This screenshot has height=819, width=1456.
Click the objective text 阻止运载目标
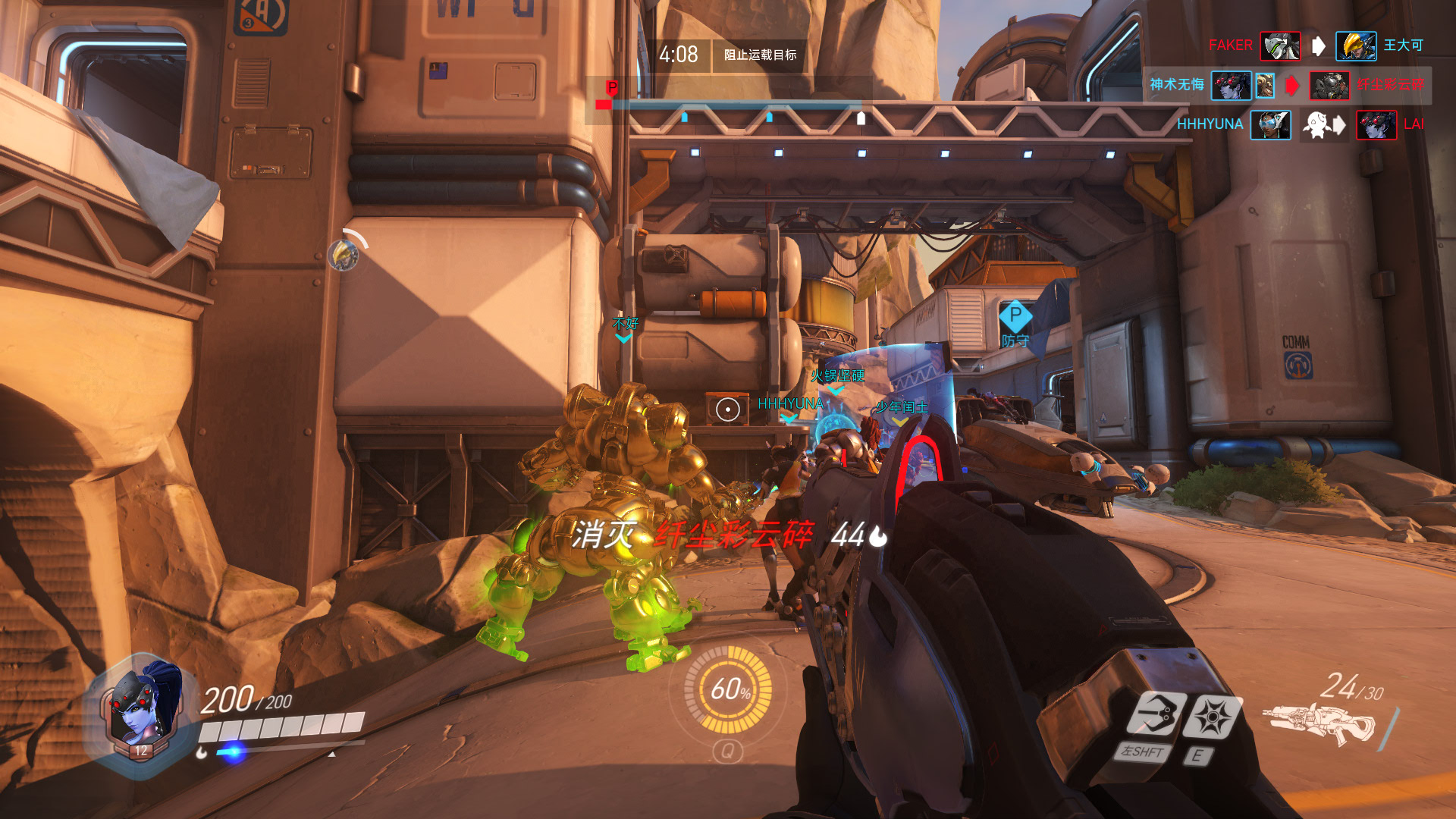[760, 55]
